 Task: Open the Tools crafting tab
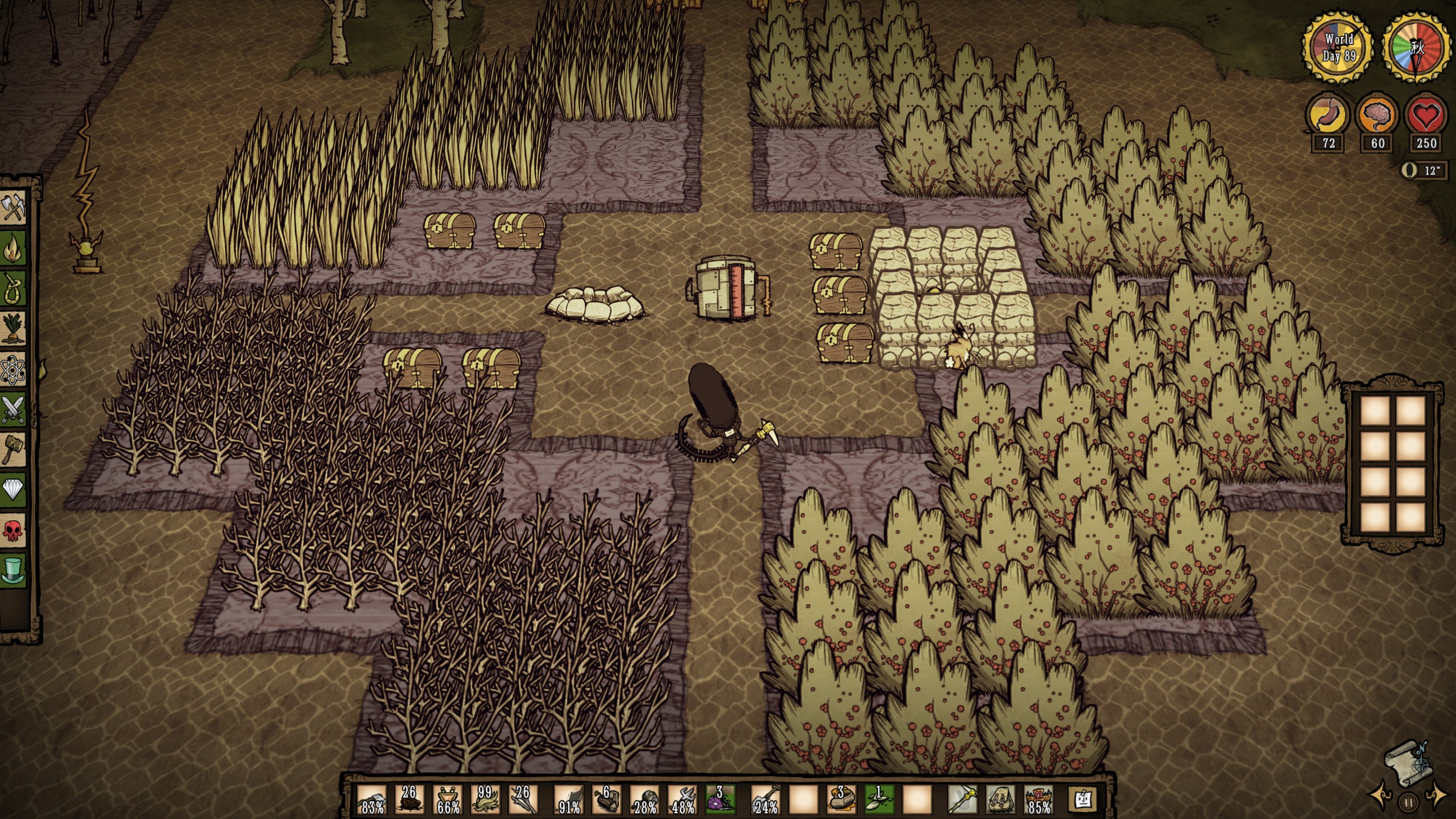(14, 208)
